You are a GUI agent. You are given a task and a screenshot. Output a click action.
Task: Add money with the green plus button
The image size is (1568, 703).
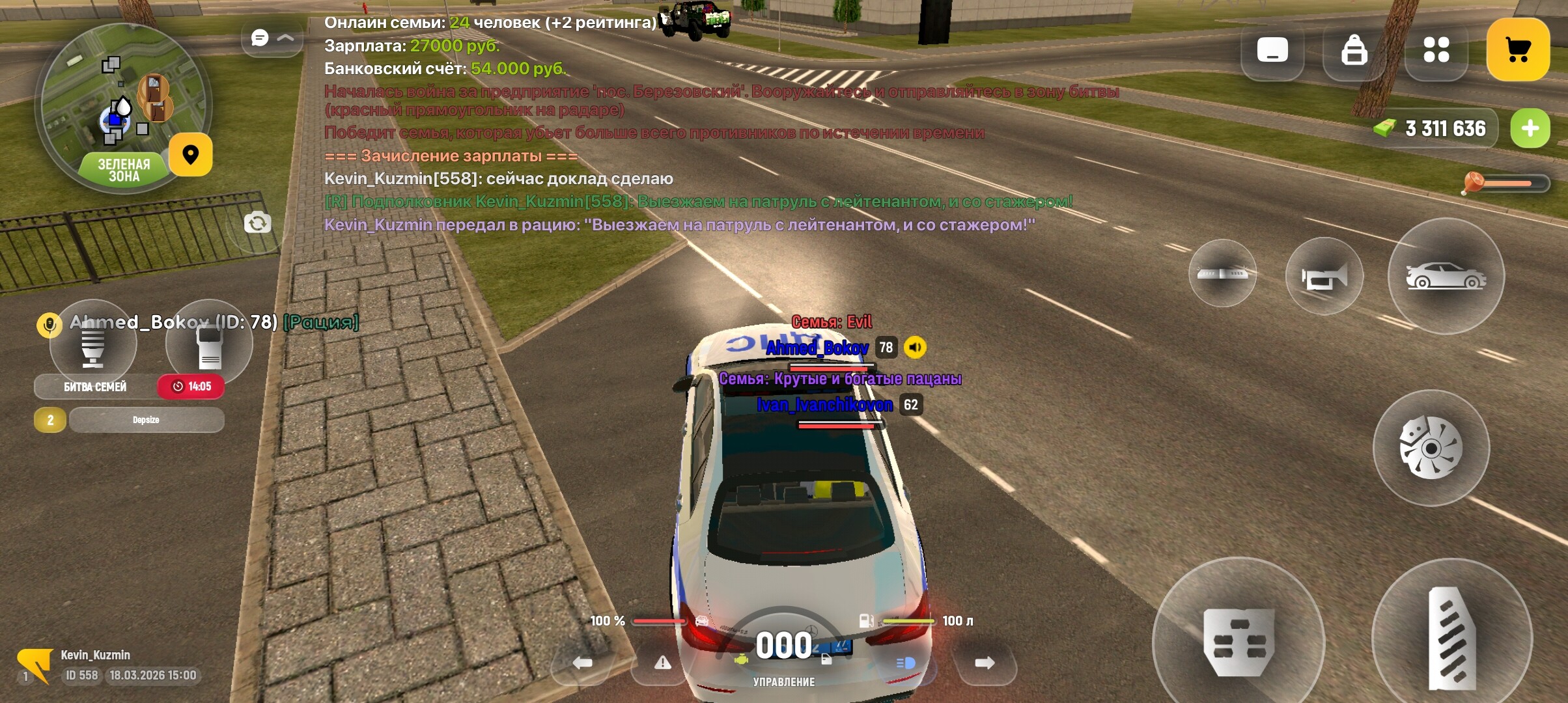tap(1530, 128)
